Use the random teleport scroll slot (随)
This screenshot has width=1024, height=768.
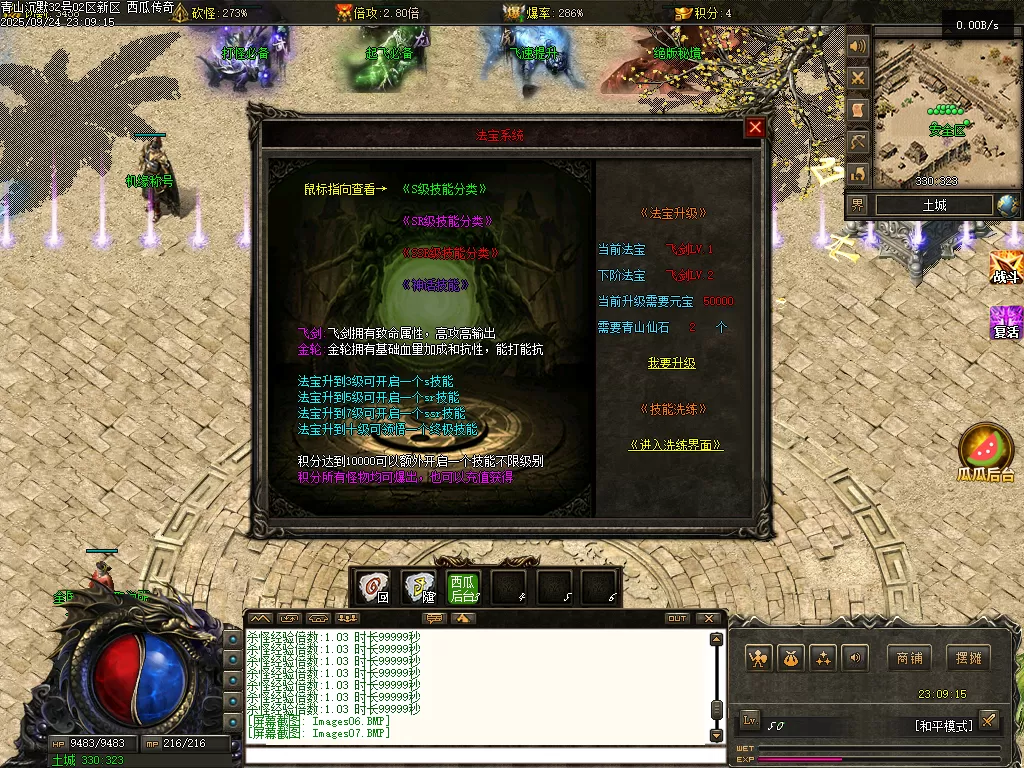click(418, 588)
